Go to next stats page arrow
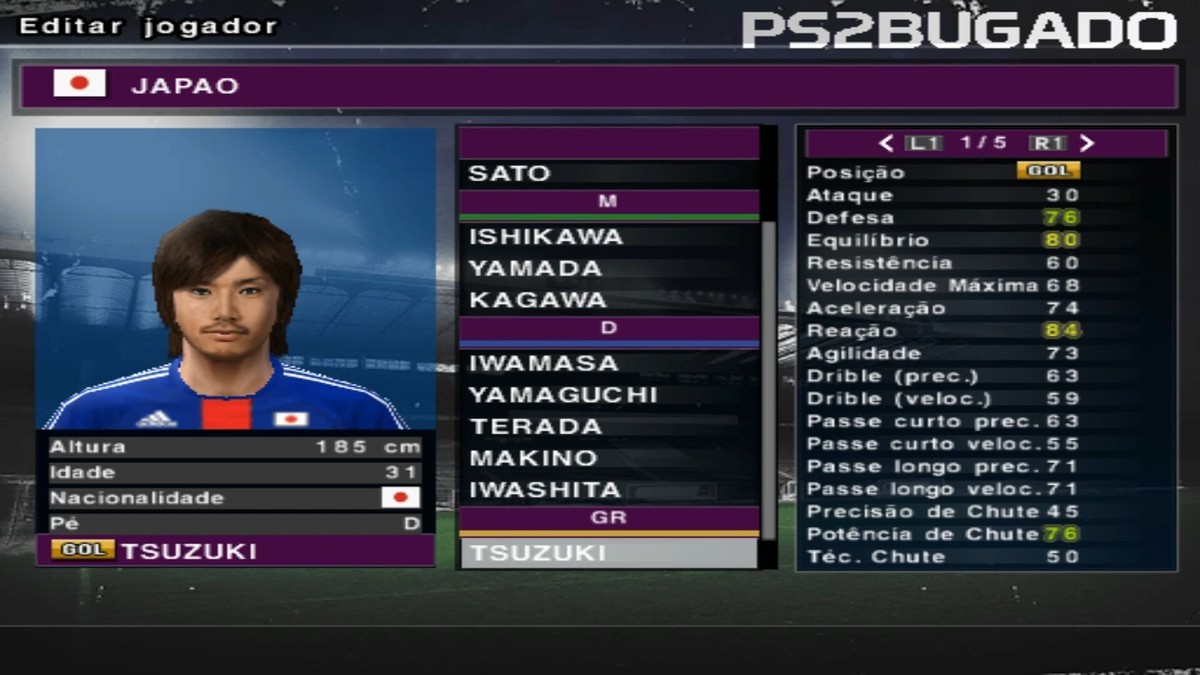Image resolution: width=1200 pixels, height=675 pixels. pyautogui.click(x=1087, y=143)
